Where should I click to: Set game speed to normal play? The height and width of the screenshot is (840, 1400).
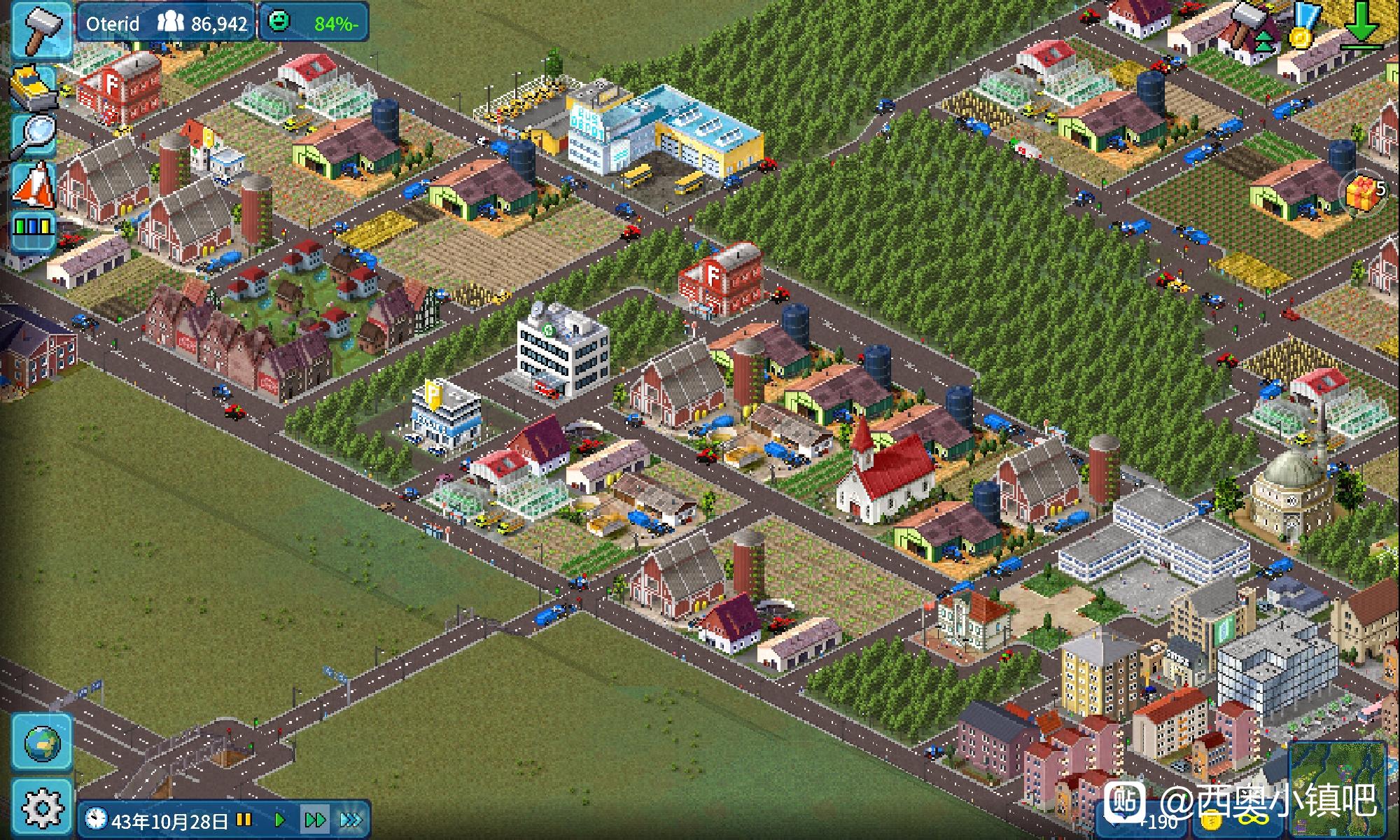click(x=279, y=820)
